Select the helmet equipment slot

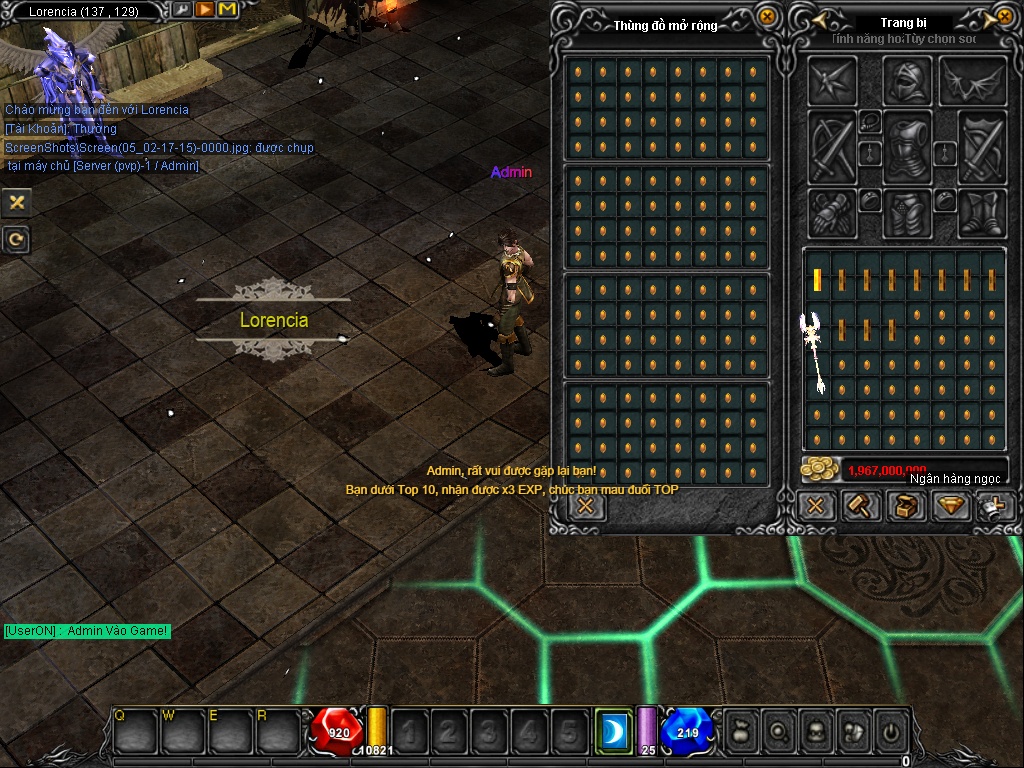pyautogui.click(x=907, y=80)
